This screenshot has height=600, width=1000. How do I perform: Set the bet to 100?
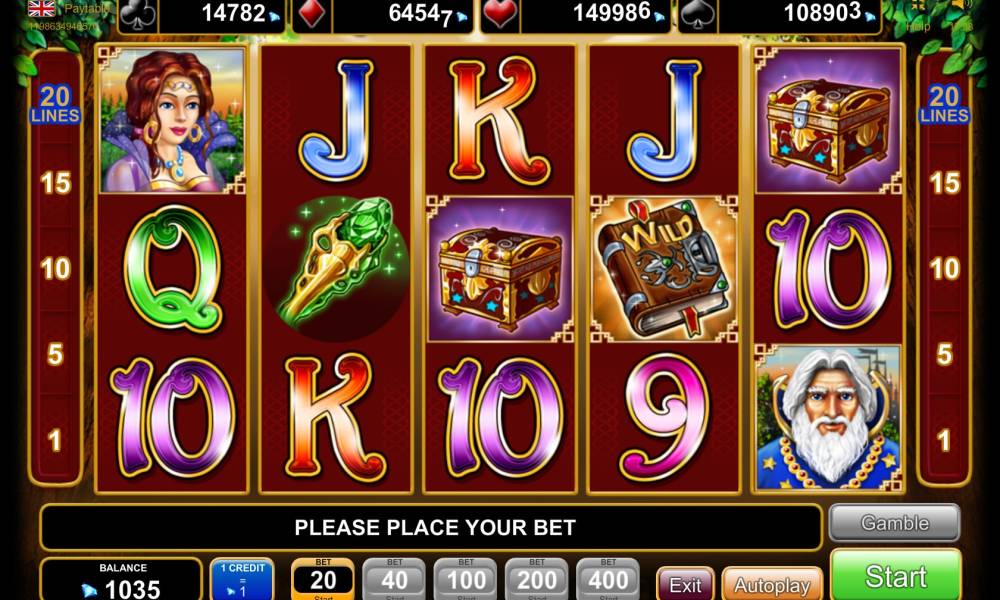click(x=465, y=579)
